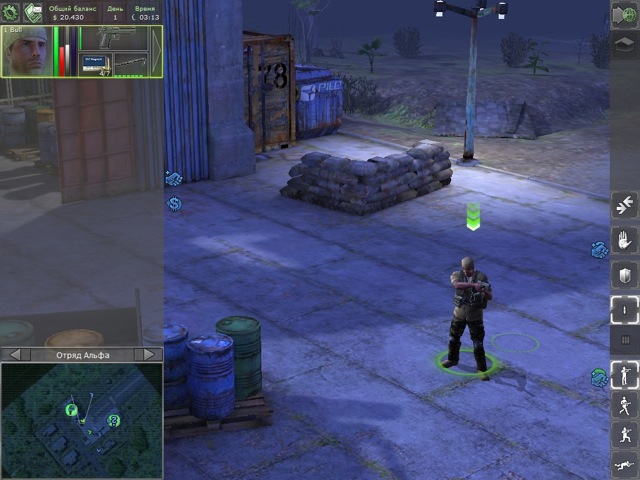Click the dollar sign icon beside the crates
Image resolution: width=640 pixels, height=480 pixels.
pyautogui.click(x=174, y=204)
